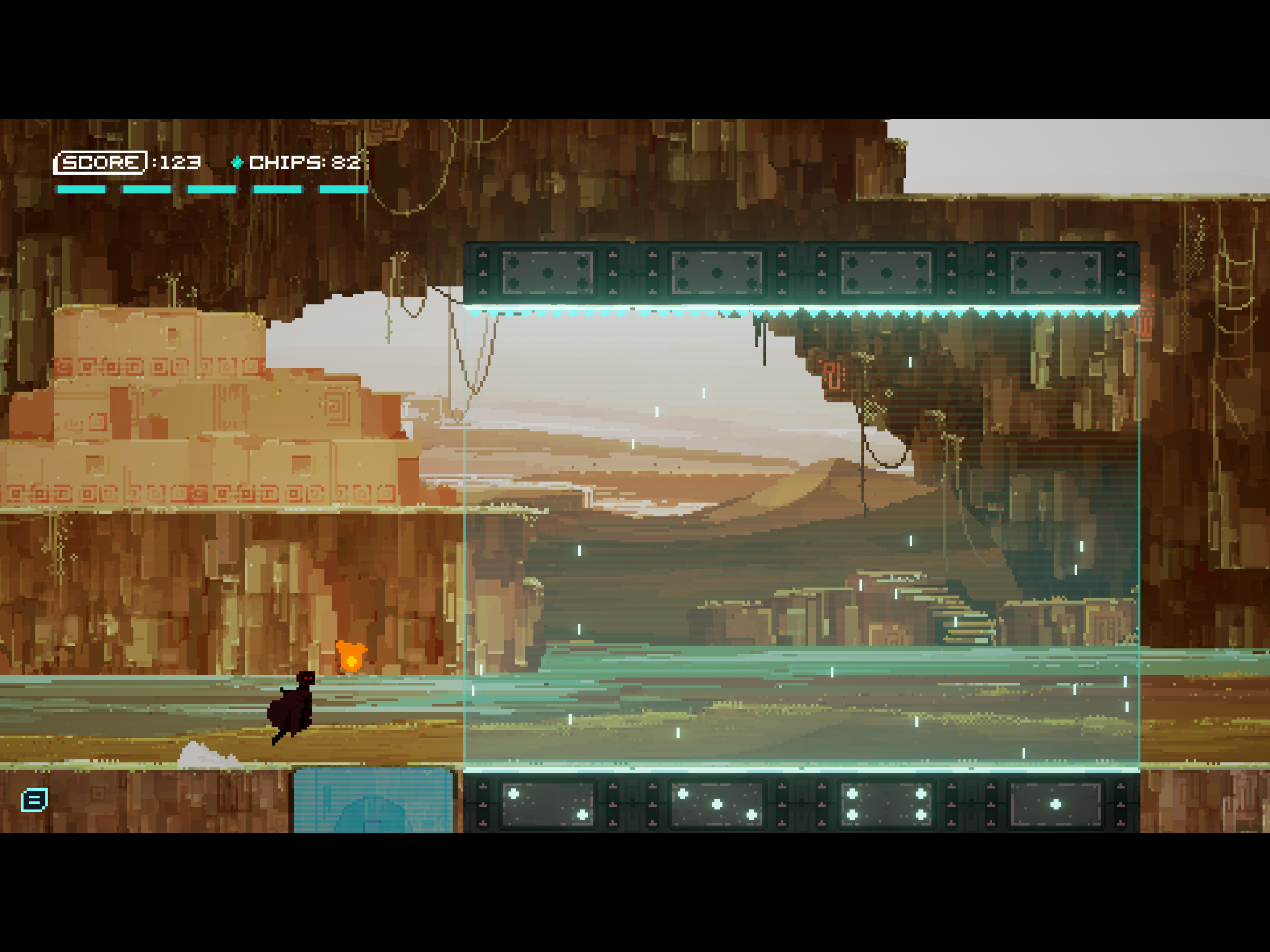Click the cyan speech bubble icon bottom left

[35, 800]
